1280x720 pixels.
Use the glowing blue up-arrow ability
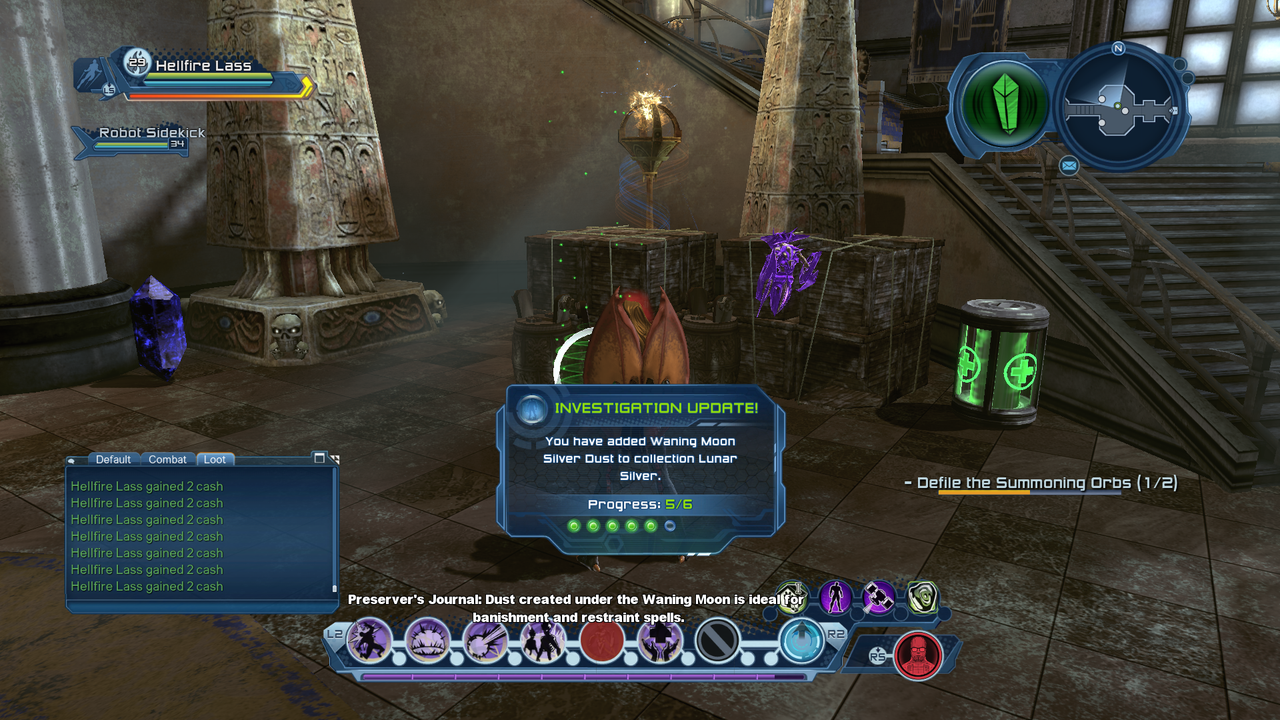[x=800, y=640]
